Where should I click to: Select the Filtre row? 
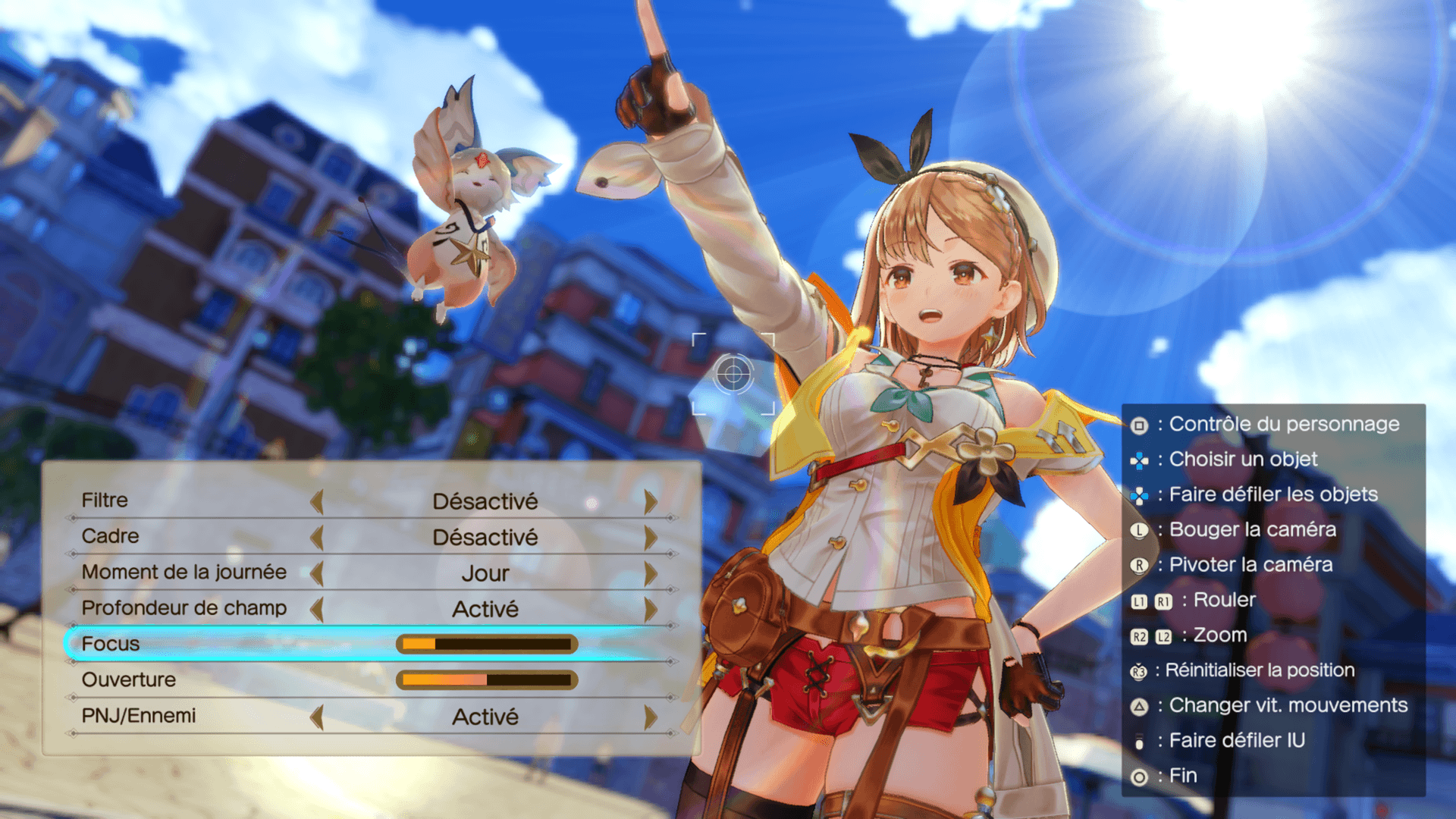(105, 500)
